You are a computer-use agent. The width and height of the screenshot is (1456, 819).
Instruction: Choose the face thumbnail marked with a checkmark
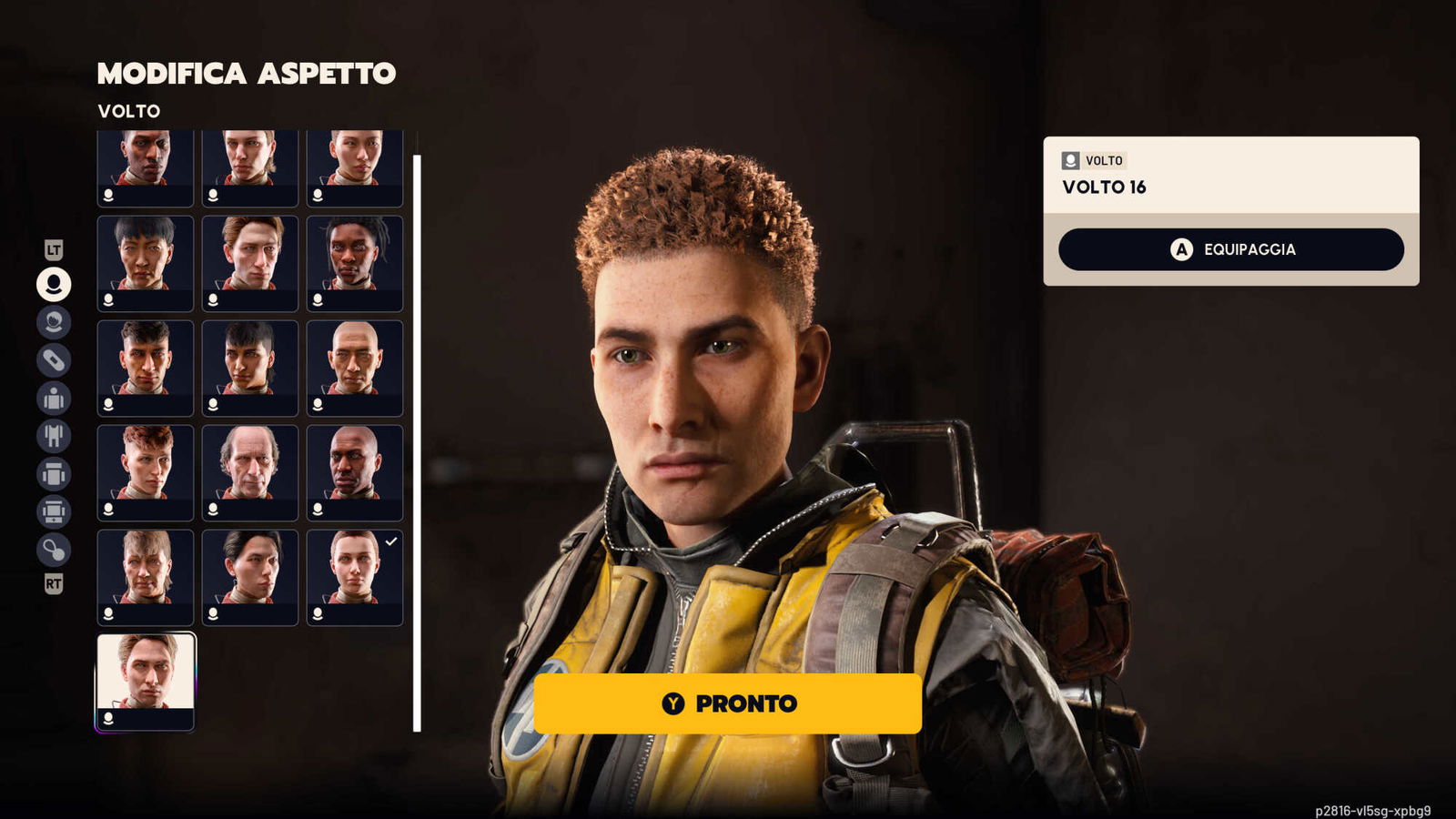[x=355, y=577]
